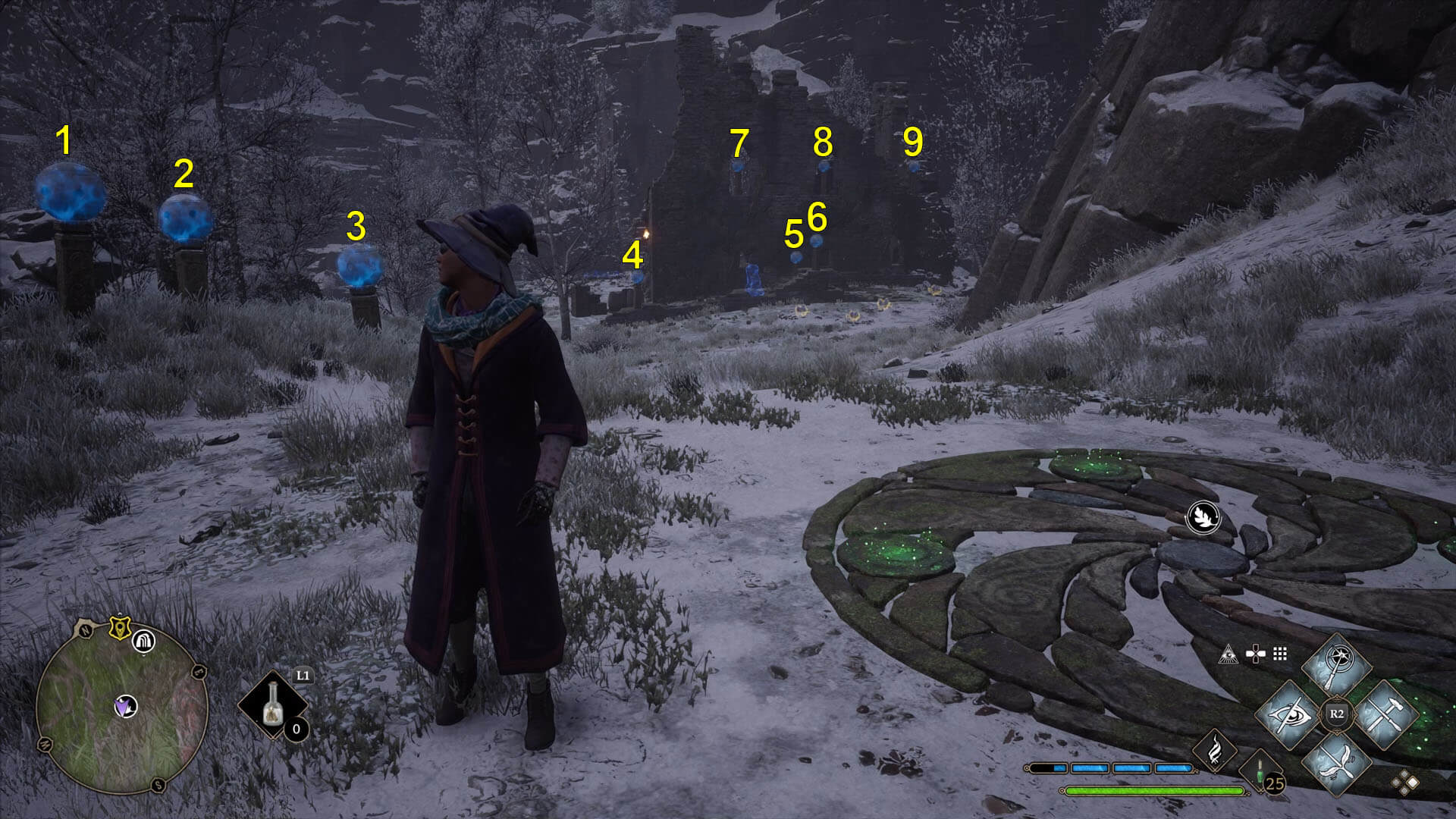Click the flame-shaped ancient magic icon

1214,753
